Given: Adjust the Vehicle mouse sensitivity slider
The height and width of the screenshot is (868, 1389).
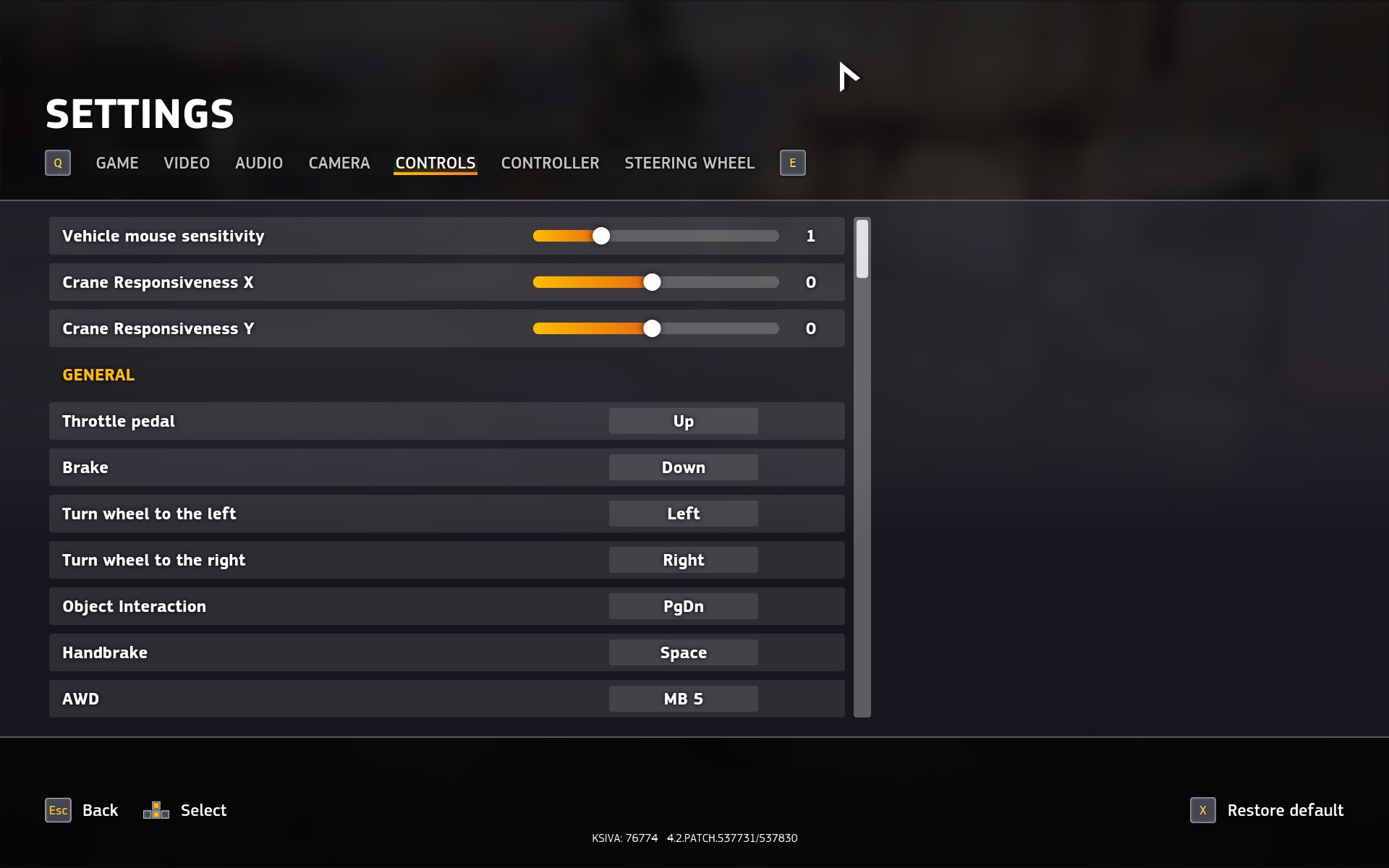Looking at the screenshot, I should click(x=600, y=235).
